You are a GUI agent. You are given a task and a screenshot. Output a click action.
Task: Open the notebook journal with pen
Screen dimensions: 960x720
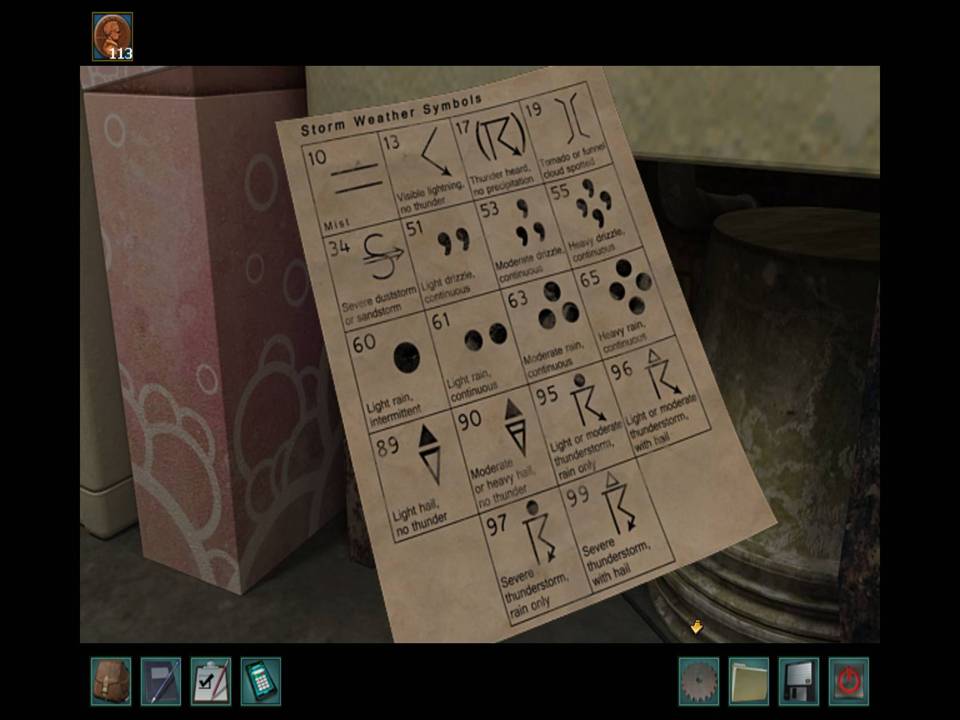[x=161, y=681]
